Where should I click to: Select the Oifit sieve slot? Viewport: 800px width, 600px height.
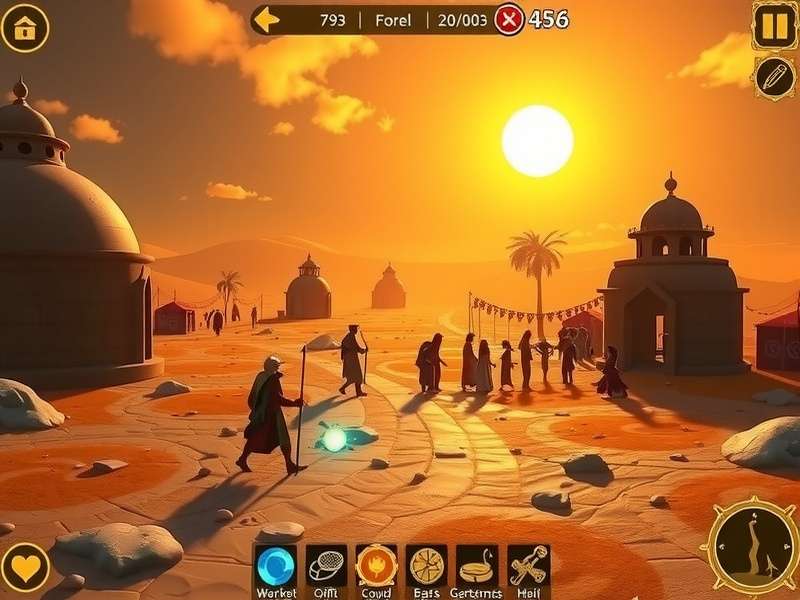pos(326,565)
